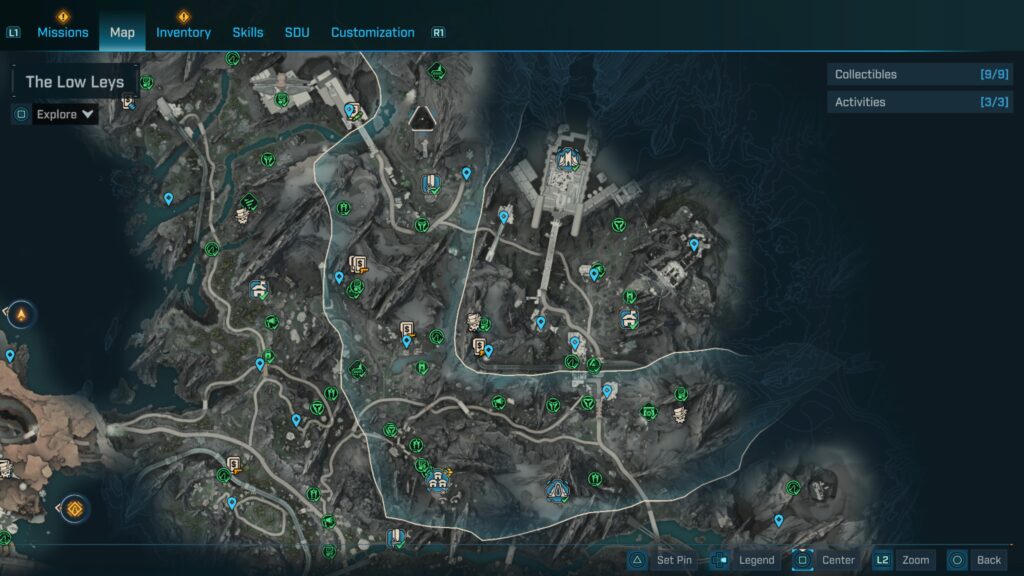
Task: Activate the map Zoom control
Action: coord(903,560)
